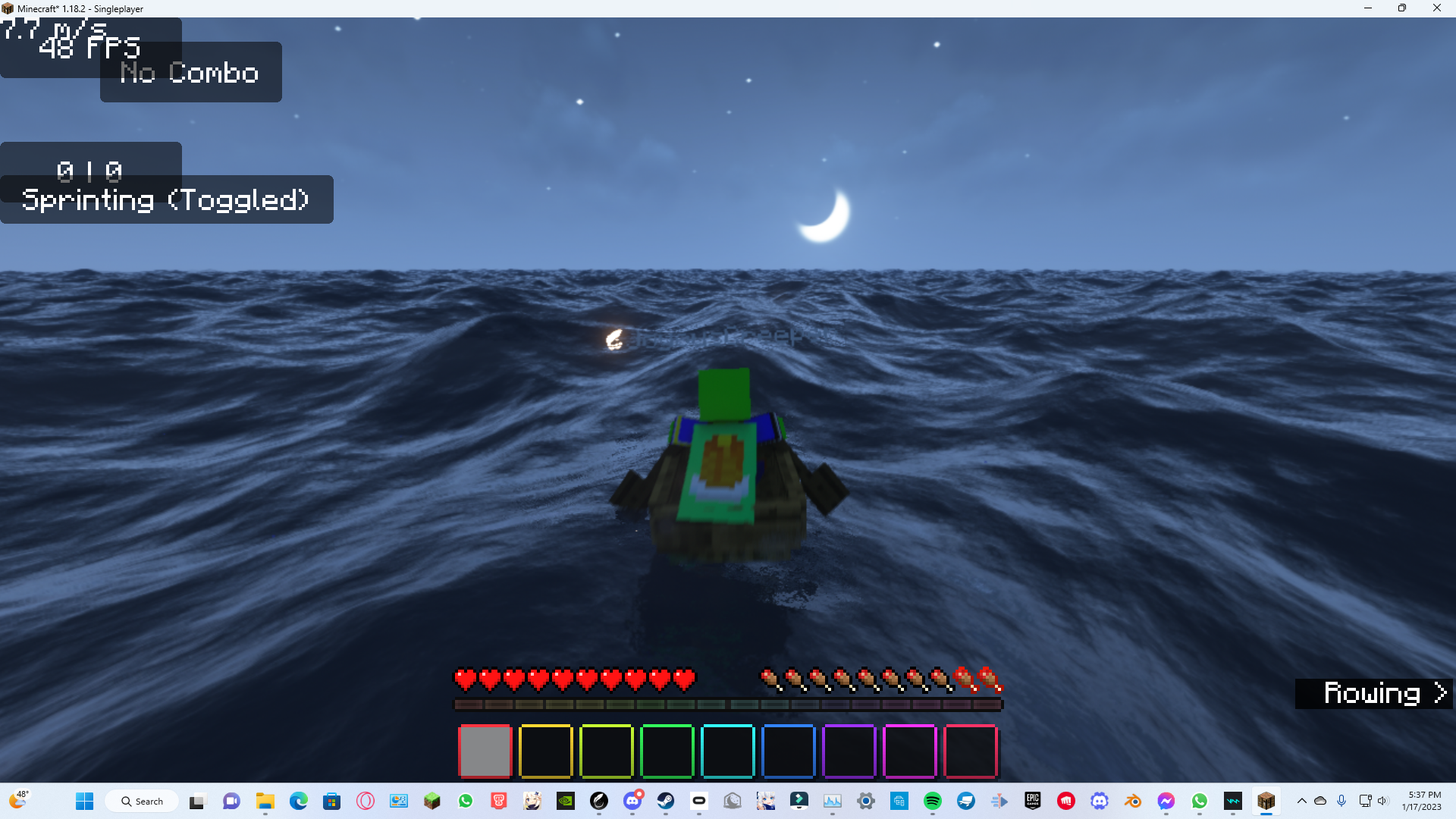Open Blender from the taskbar

tap(1133, 801)
